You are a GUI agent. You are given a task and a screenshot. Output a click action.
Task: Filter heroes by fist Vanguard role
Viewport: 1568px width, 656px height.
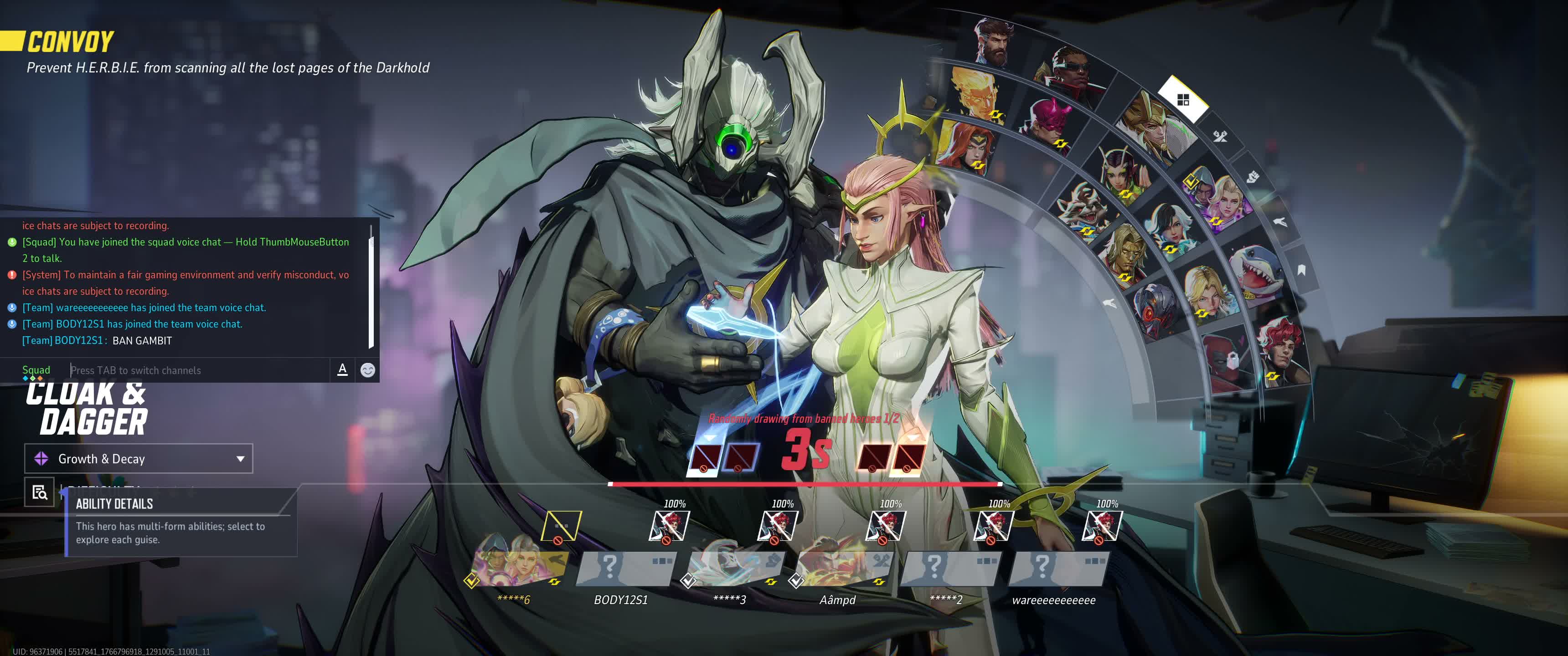[x=1252, y=177]
